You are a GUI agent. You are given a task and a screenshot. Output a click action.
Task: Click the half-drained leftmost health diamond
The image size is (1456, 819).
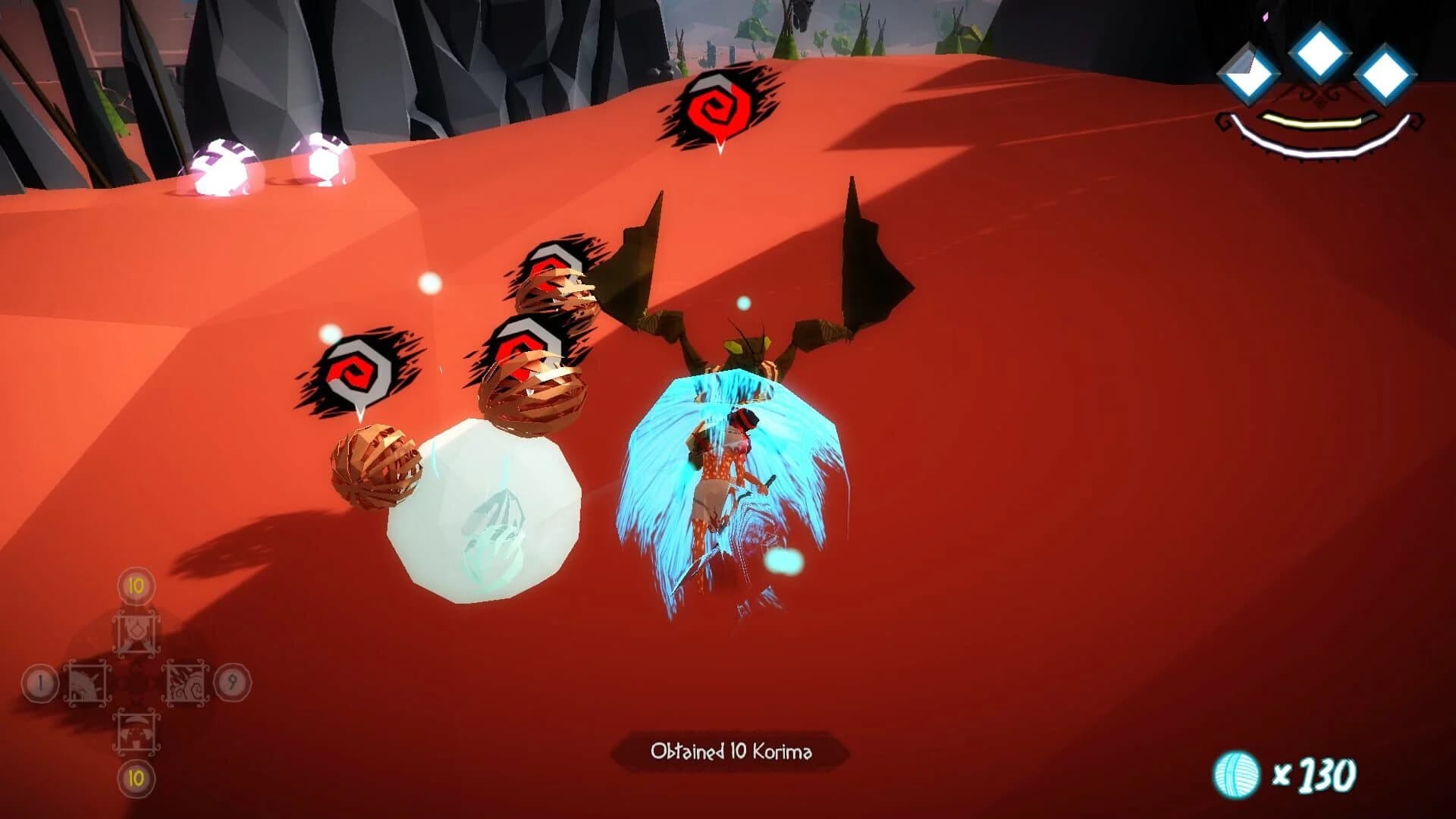point(1250,74)
